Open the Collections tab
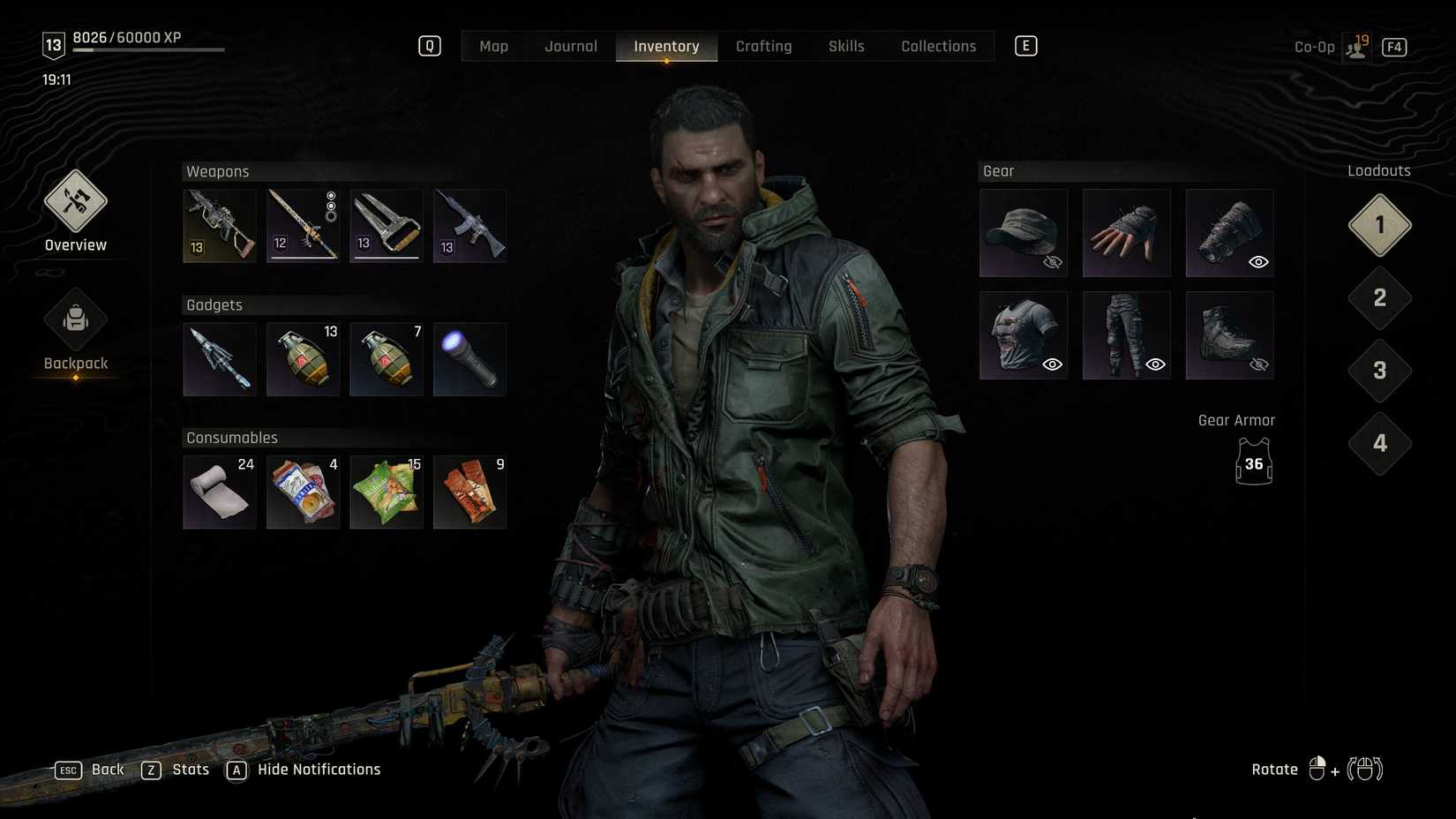This screenshot has height=819, width=1456. point(938,46)
